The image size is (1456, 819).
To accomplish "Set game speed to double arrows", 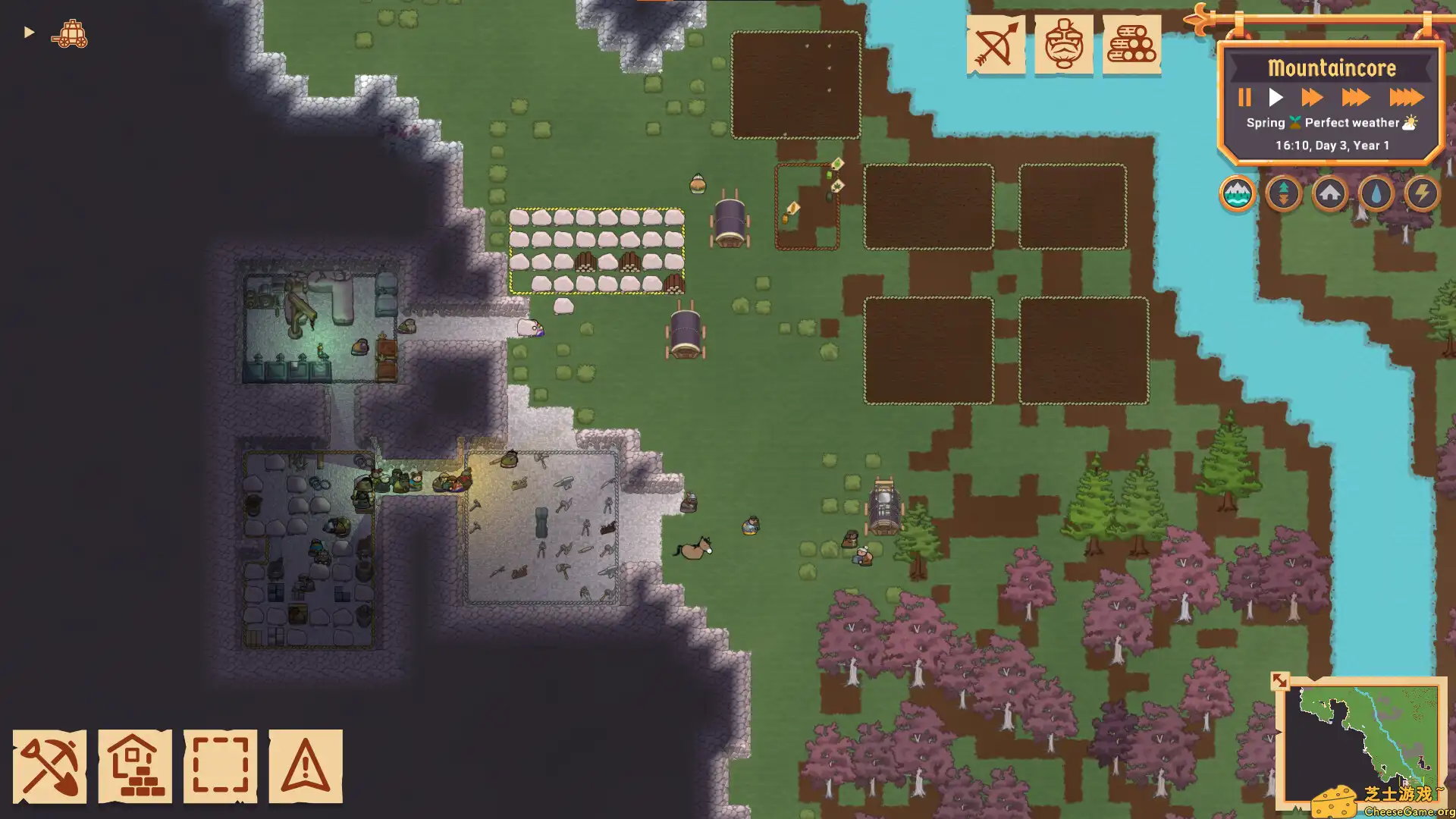I will tap(1312, 98).
